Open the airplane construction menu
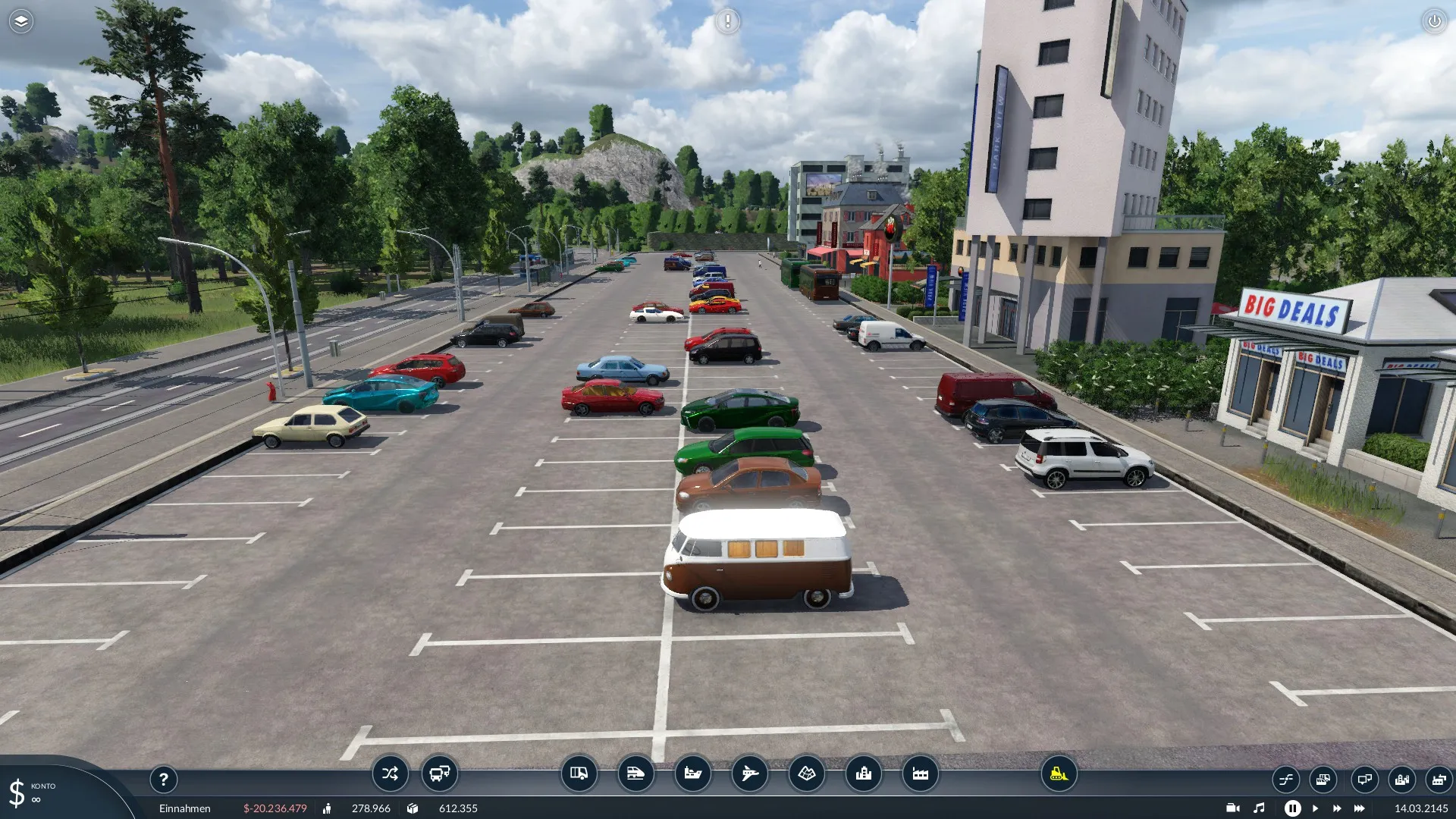Screen dimensions: 1456x819 (x=749, y=773)
